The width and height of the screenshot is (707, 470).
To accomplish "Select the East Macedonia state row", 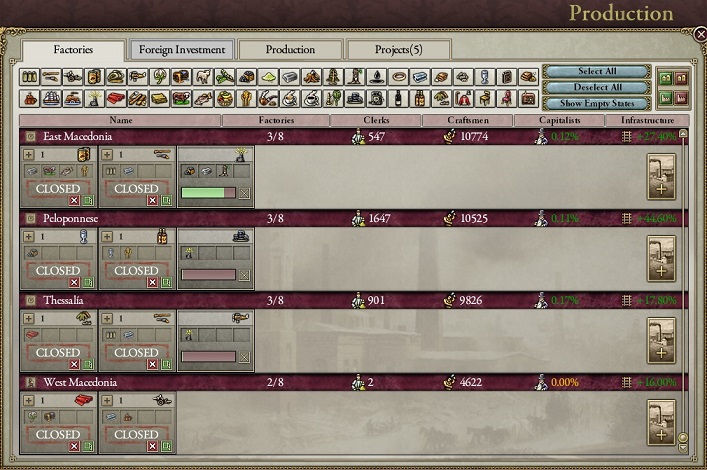I will click(x=120, y=136).
